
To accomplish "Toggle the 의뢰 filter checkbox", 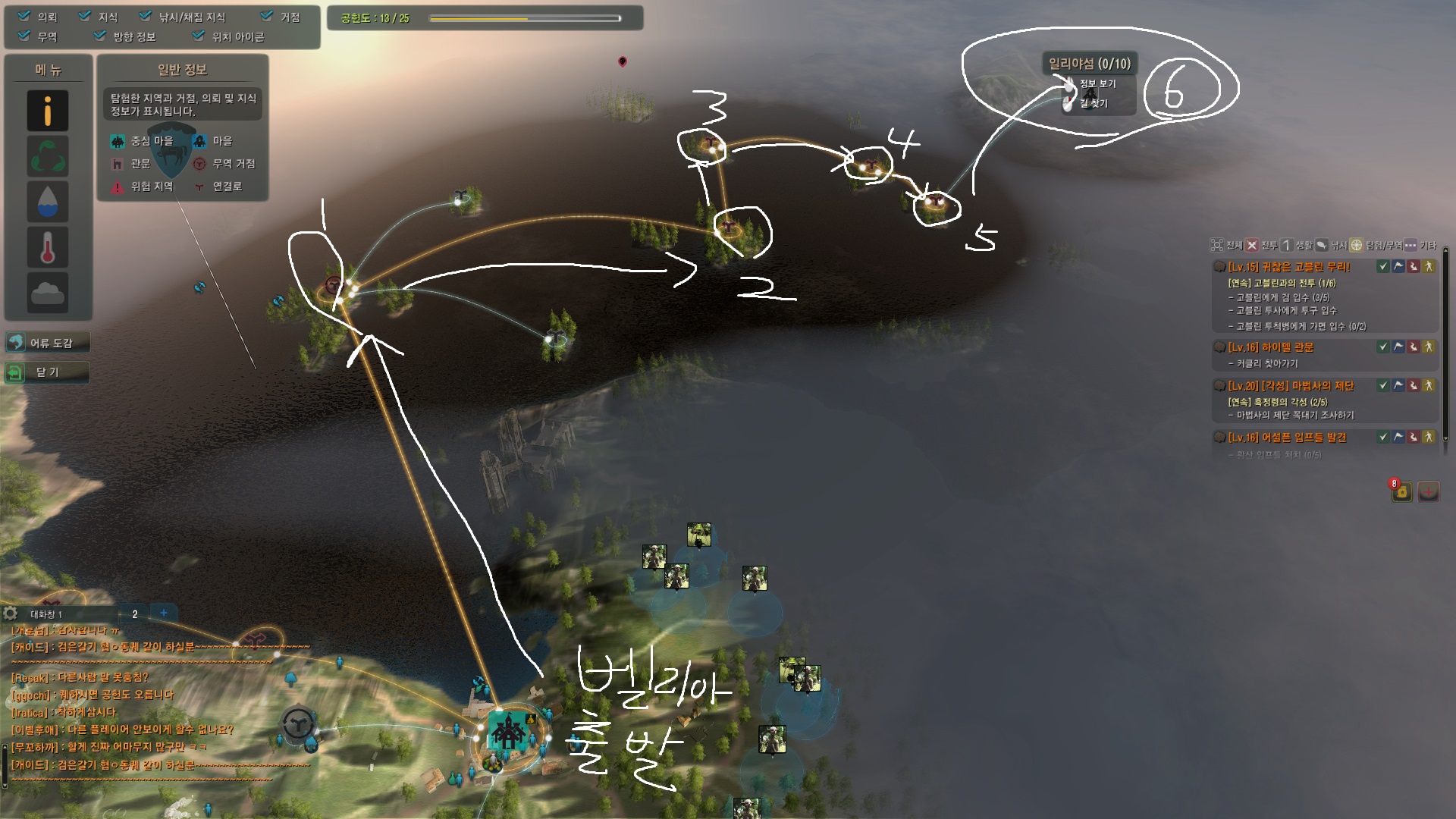I will point(24,16).
